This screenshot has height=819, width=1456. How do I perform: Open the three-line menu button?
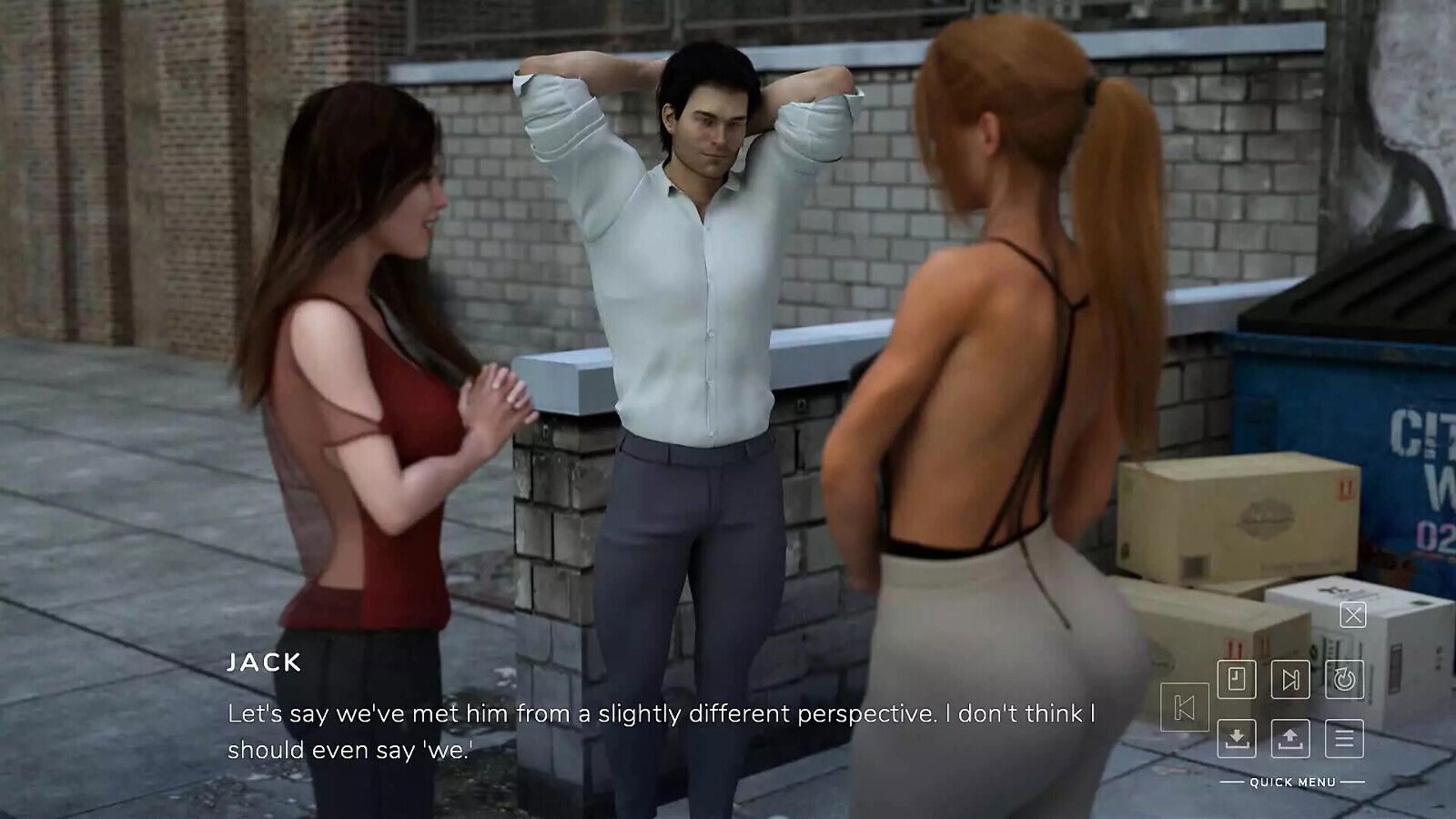click(x=1344, y=738)
